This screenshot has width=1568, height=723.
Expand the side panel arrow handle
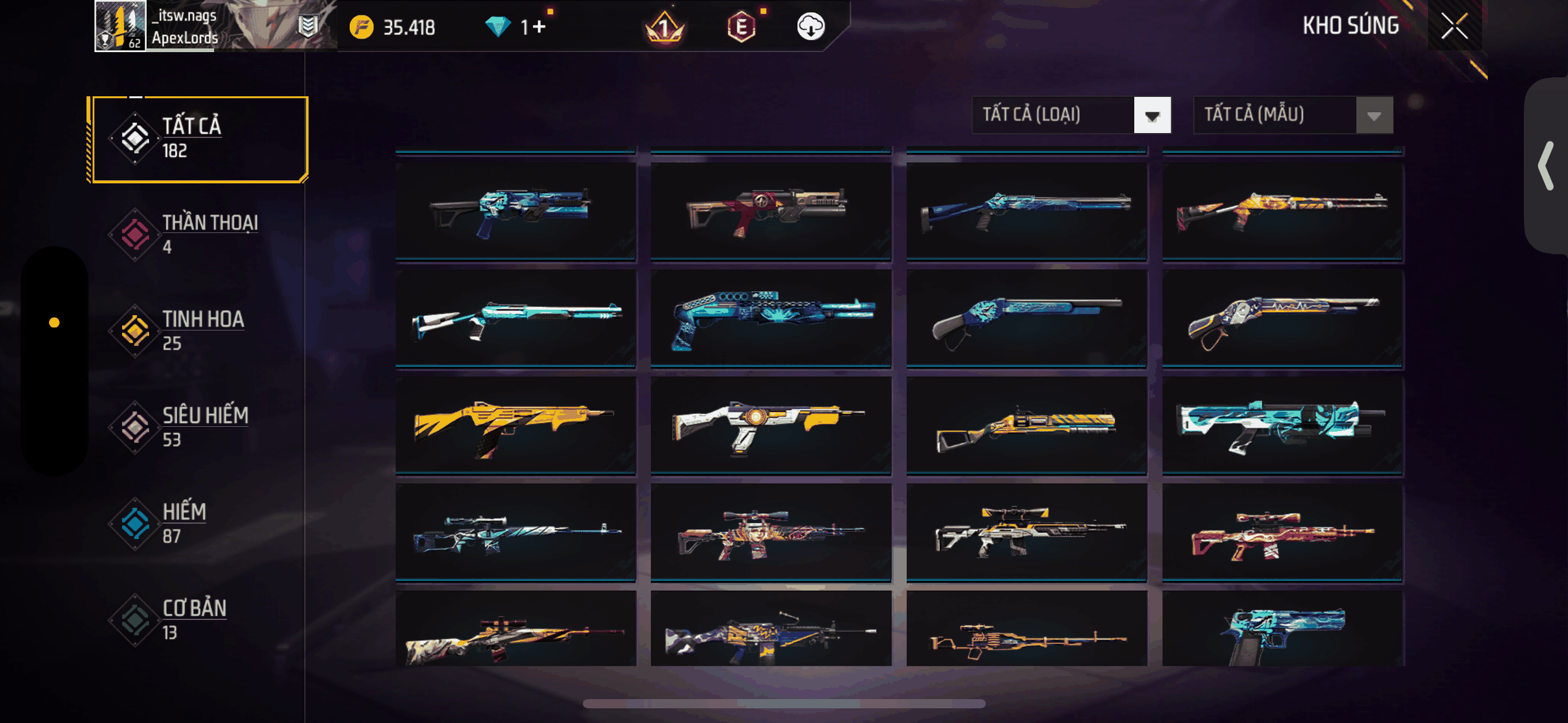tap(1546, 166)
